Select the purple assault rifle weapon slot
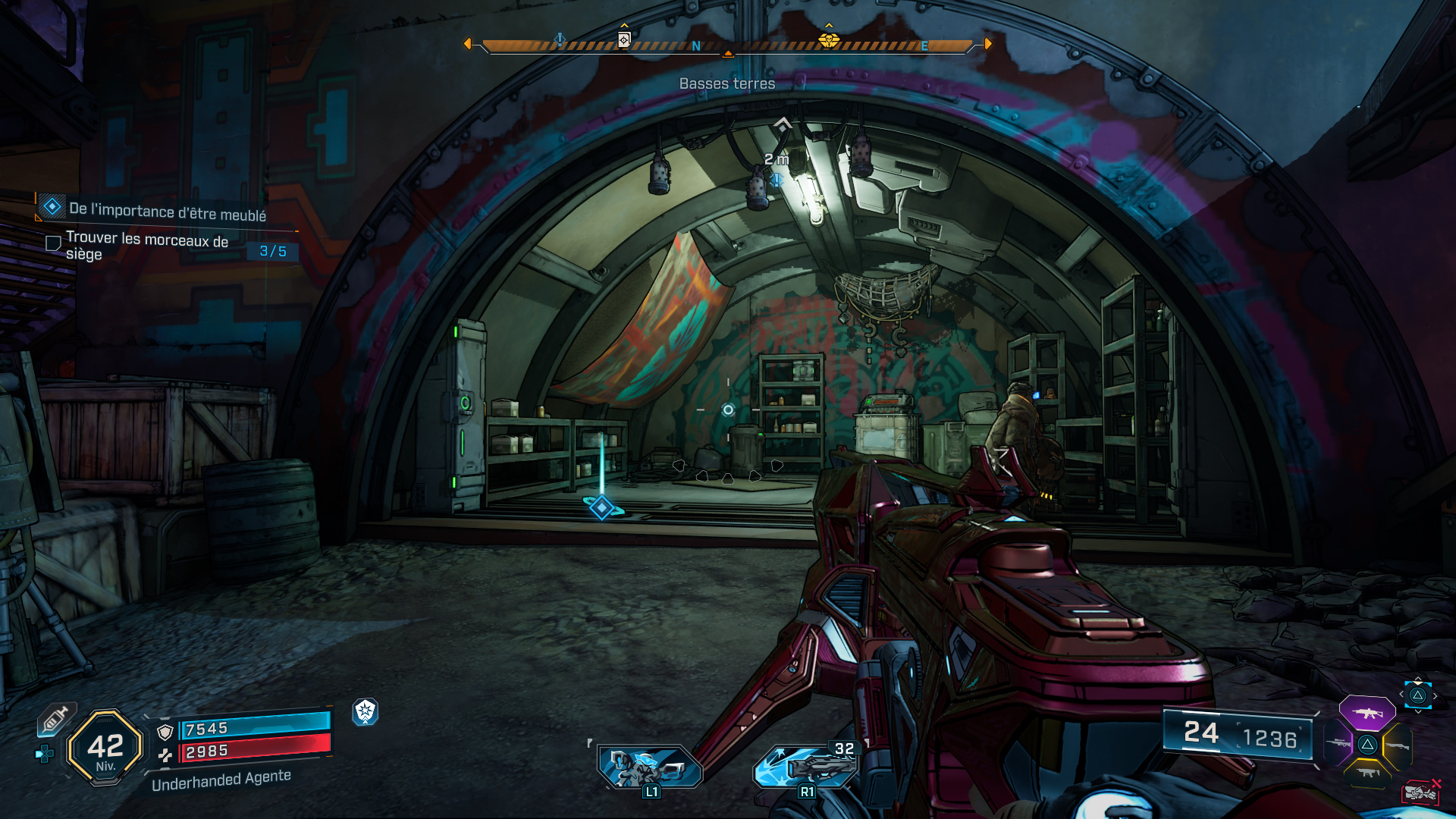 (x=1367, y=713)
